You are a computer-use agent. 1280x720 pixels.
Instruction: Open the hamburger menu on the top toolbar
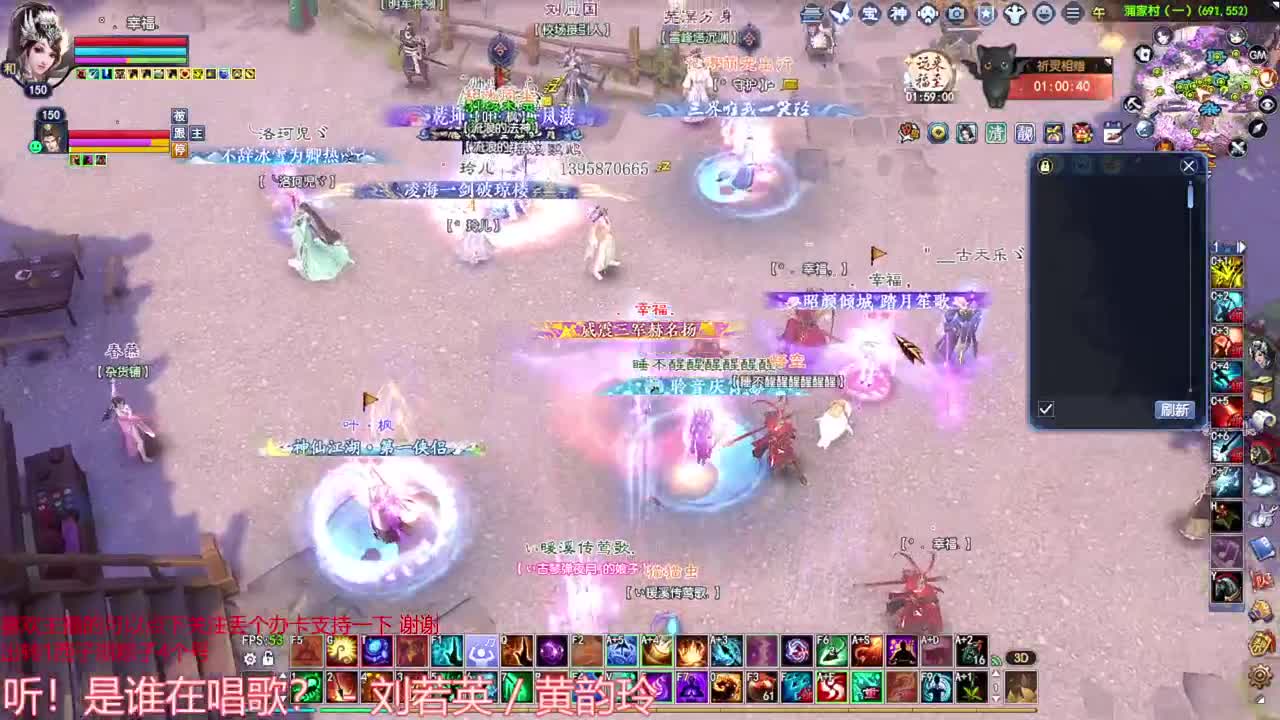point(1074,14)
